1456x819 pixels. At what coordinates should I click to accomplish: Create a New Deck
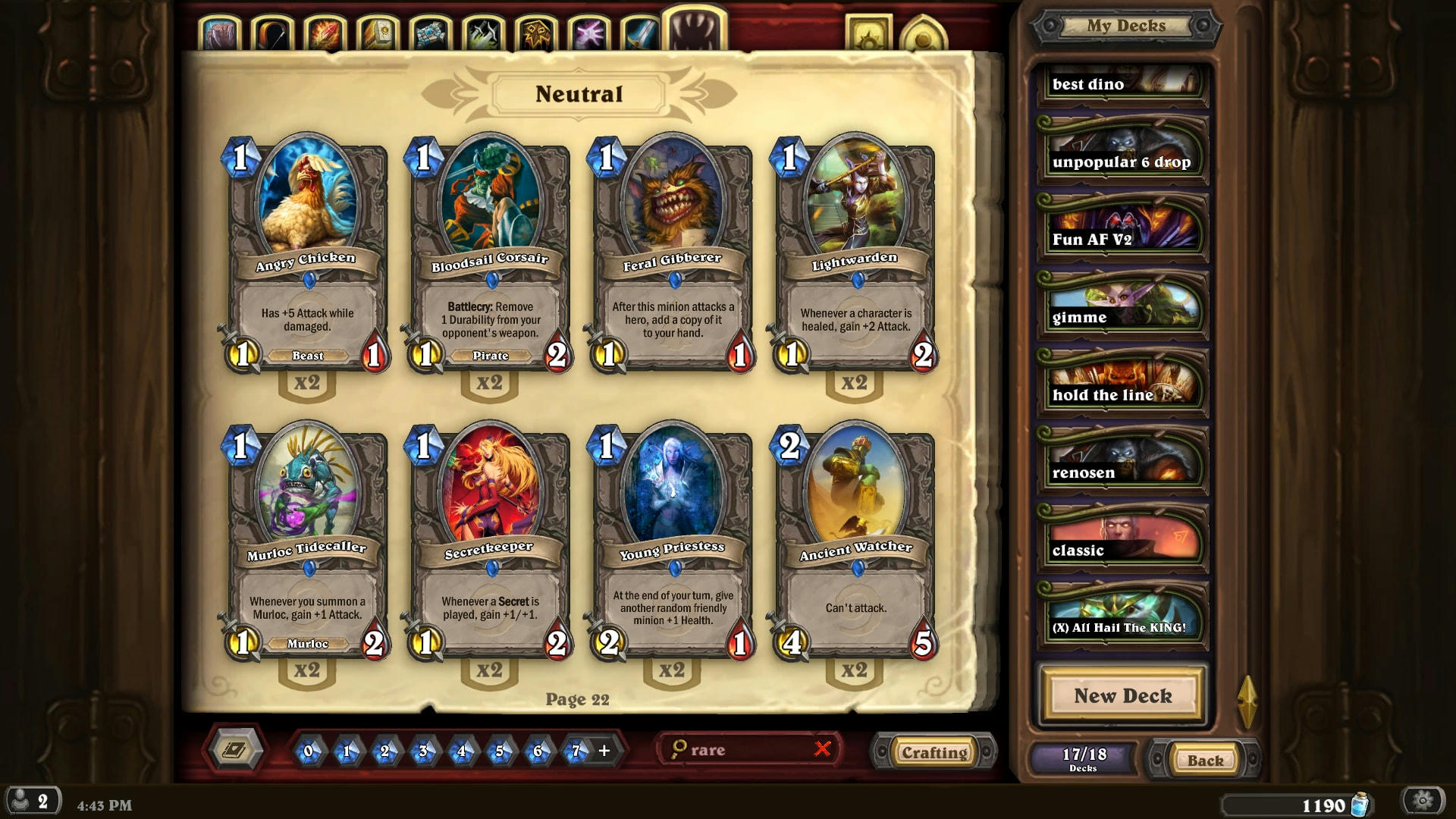[x=1122, y=695]
